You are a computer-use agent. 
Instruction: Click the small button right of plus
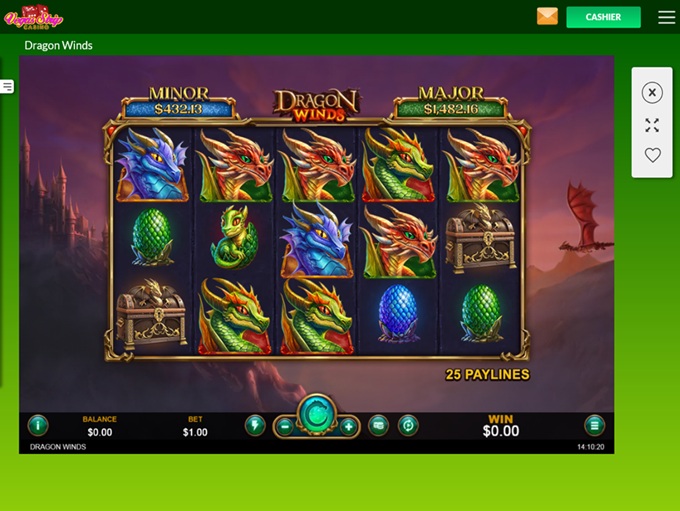(x=378, y=425)
